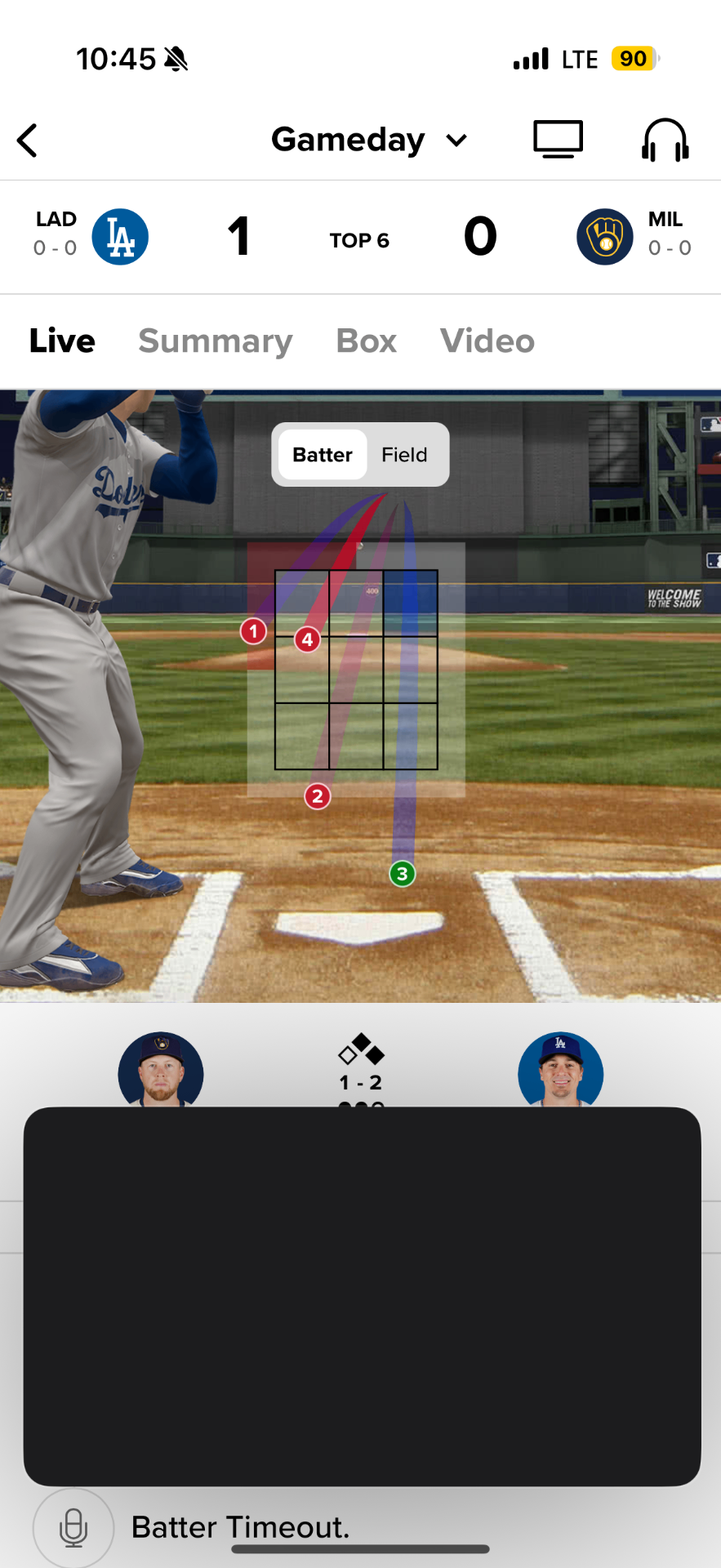Tap the TV watch icon

tap(558, 140)
